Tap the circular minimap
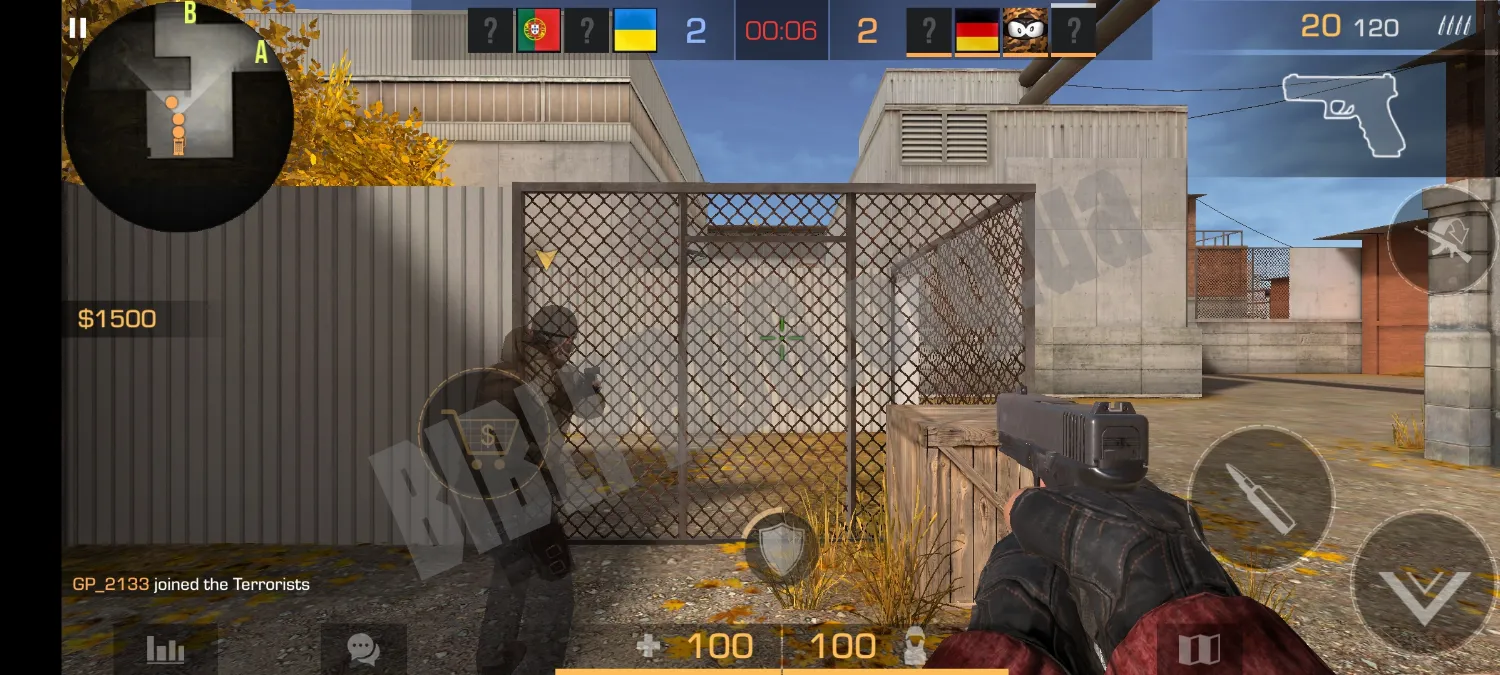The width and height of the screenshot is (1500, 675). pos(178,117)
